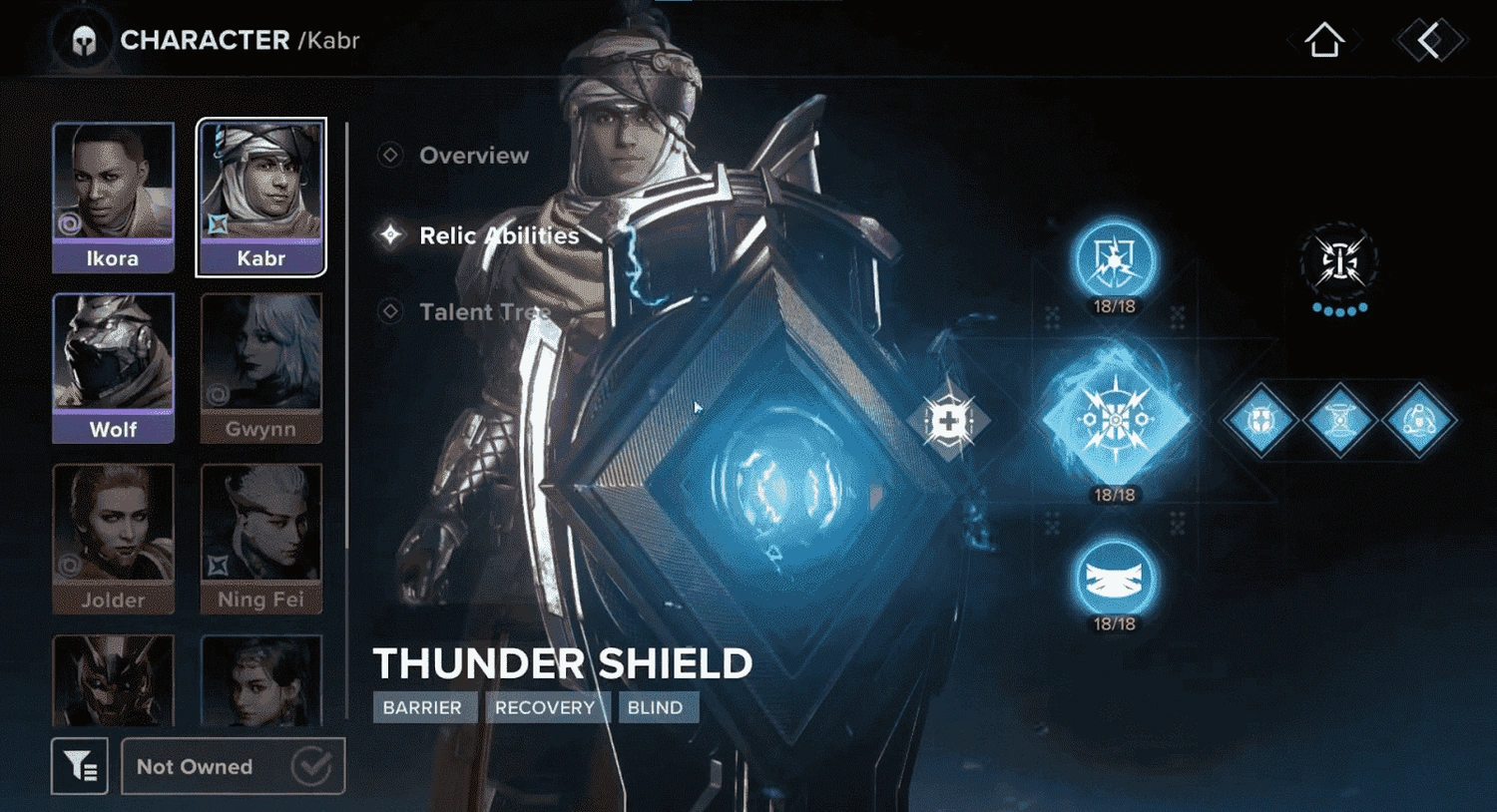Open the first diamond sub-ability with shield emblem
The width and height of the screenshot is (1497, 812).
(1260, 421)
